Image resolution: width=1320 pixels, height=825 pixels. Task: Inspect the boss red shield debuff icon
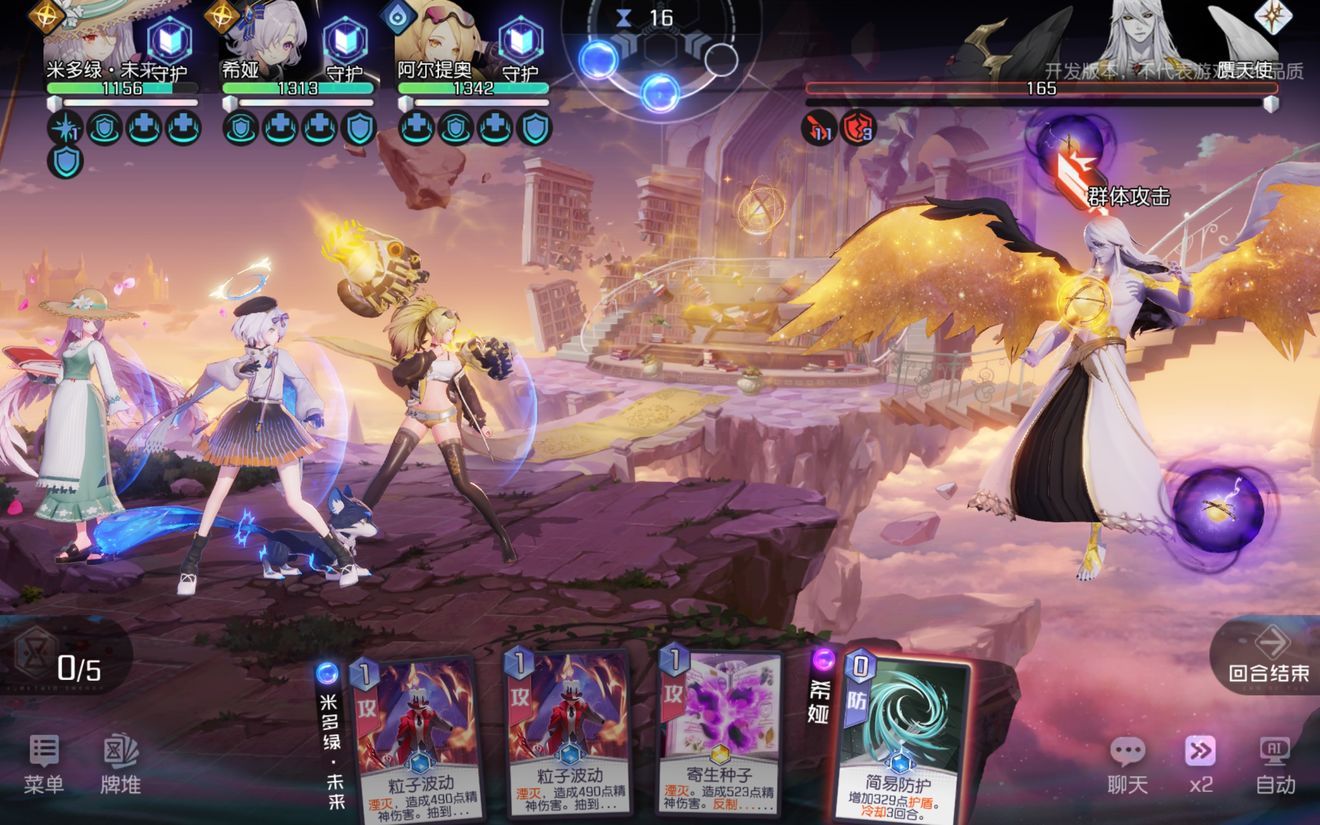point(858,128)
